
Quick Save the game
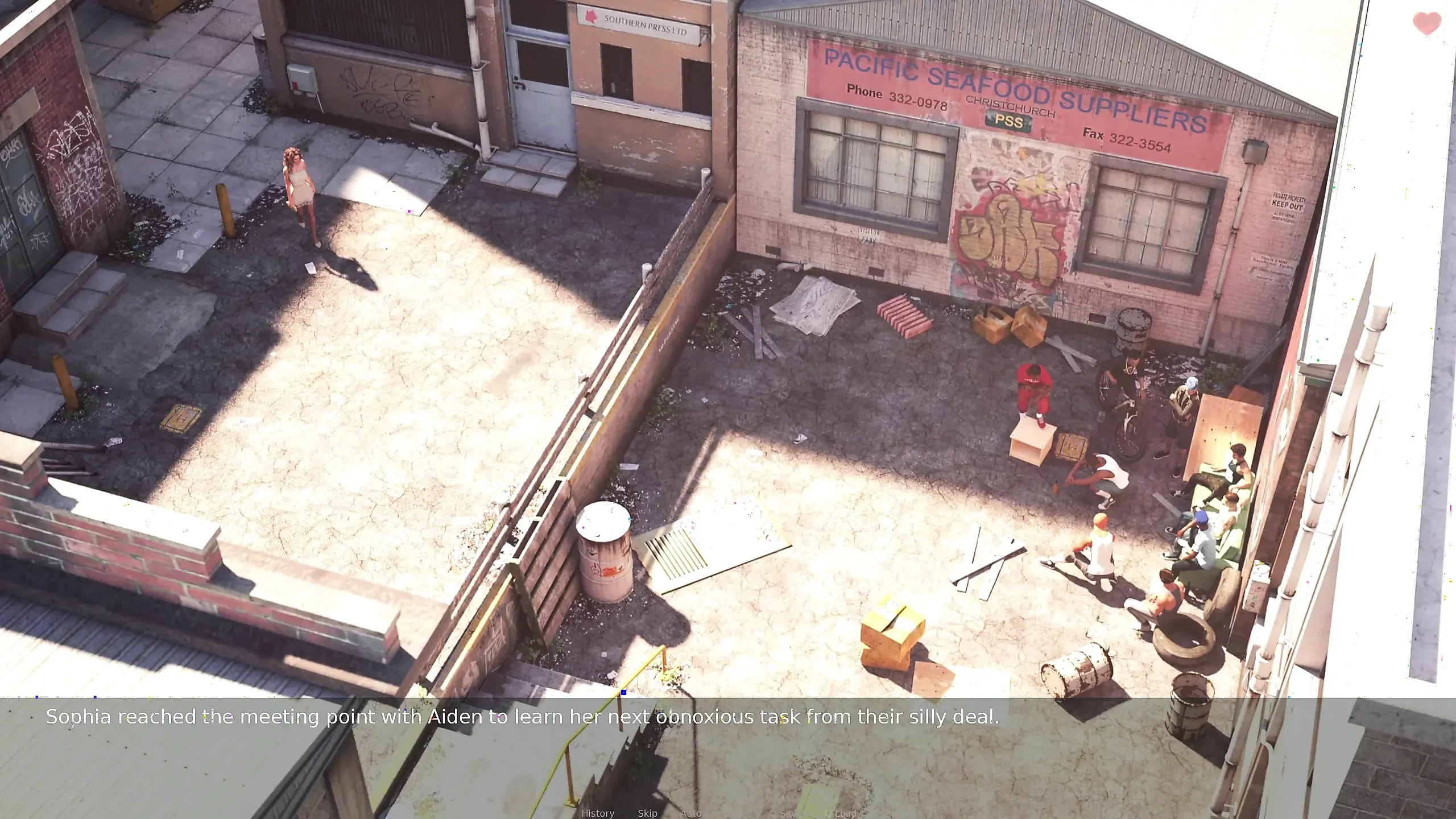783,813
